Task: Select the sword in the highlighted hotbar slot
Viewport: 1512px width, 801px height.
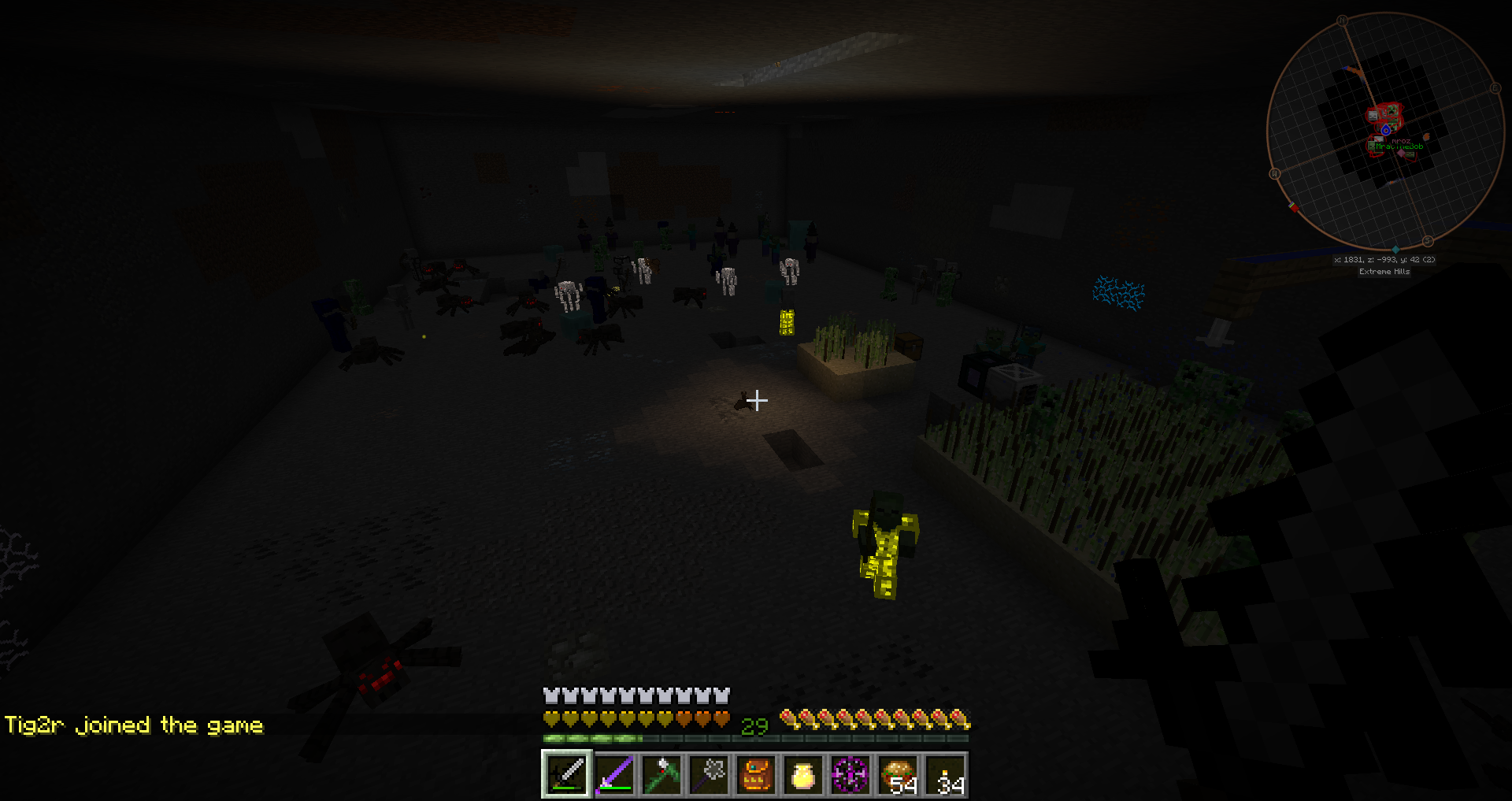Action: [x=566, y=774]
